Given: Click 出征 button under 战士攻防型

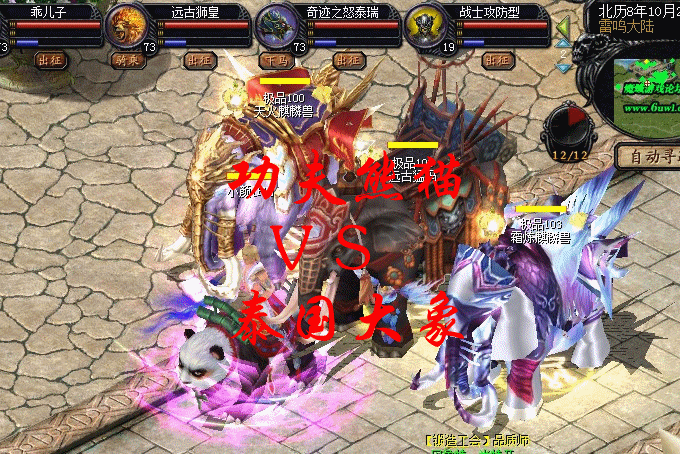Looking at the screenshot, I should point(496,60).
